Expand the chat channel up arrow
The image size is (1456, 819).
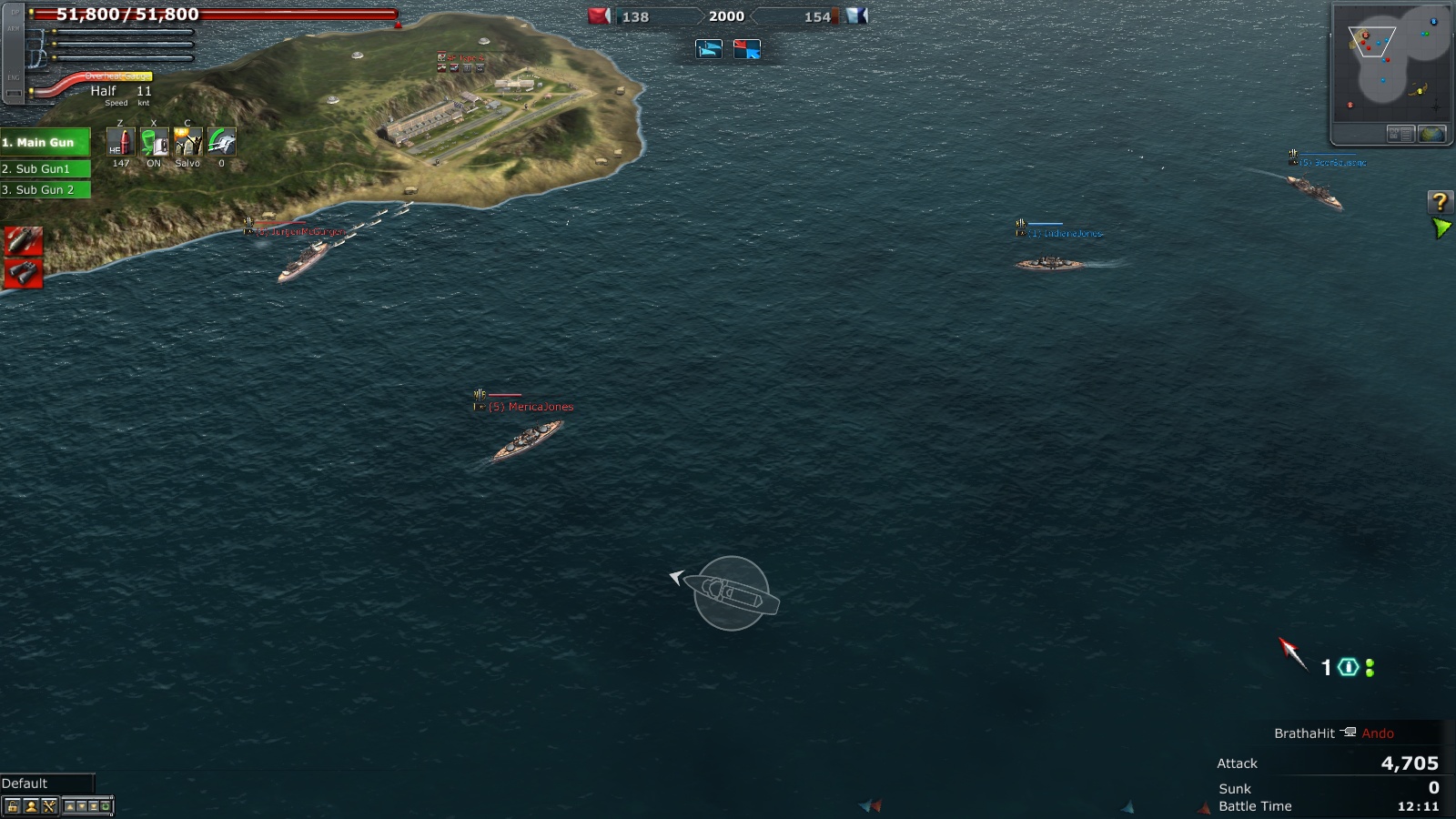click(70, 806)
